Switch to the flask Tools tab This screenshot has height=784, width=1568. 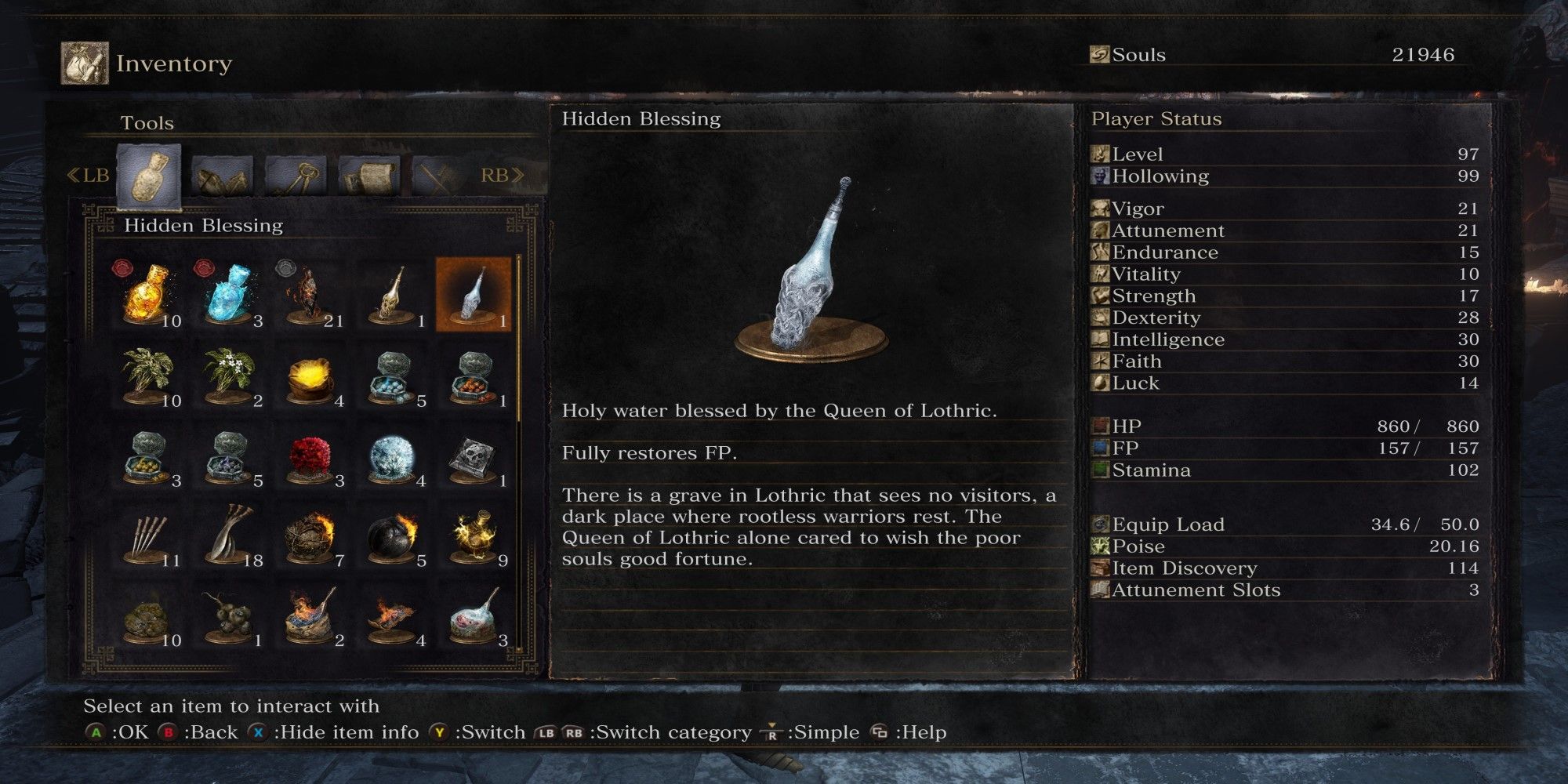click(x=148, y=176)
